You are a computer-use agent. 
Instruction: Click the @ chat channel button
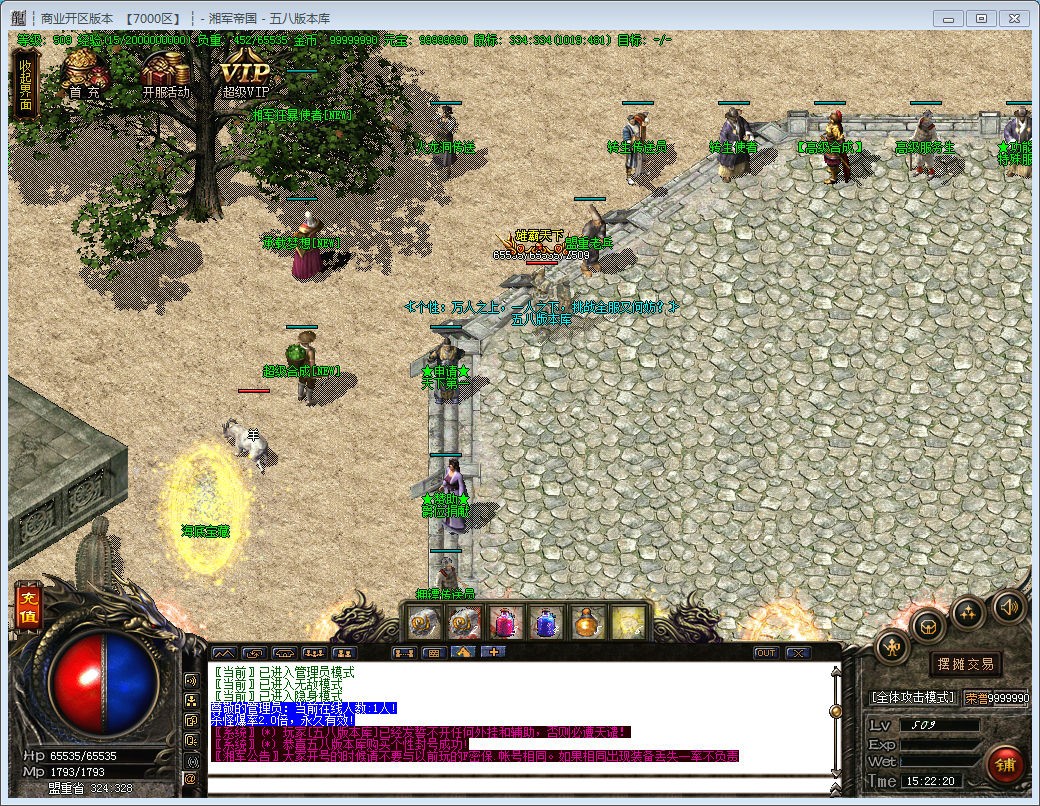[x=190, y=778]
